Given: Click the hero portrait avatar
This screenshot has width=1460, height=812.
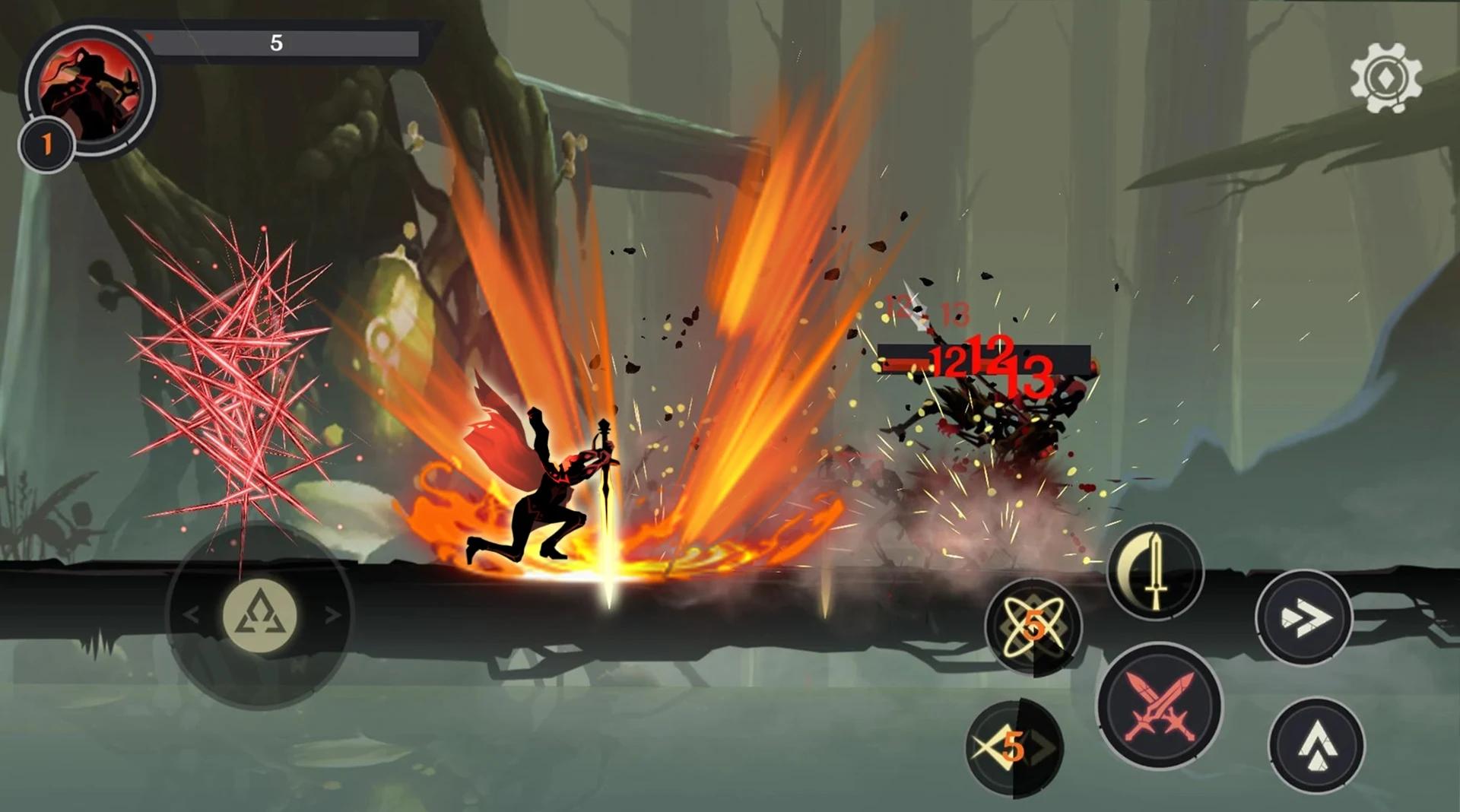Looking at the screenshot, I should (90, 91).
